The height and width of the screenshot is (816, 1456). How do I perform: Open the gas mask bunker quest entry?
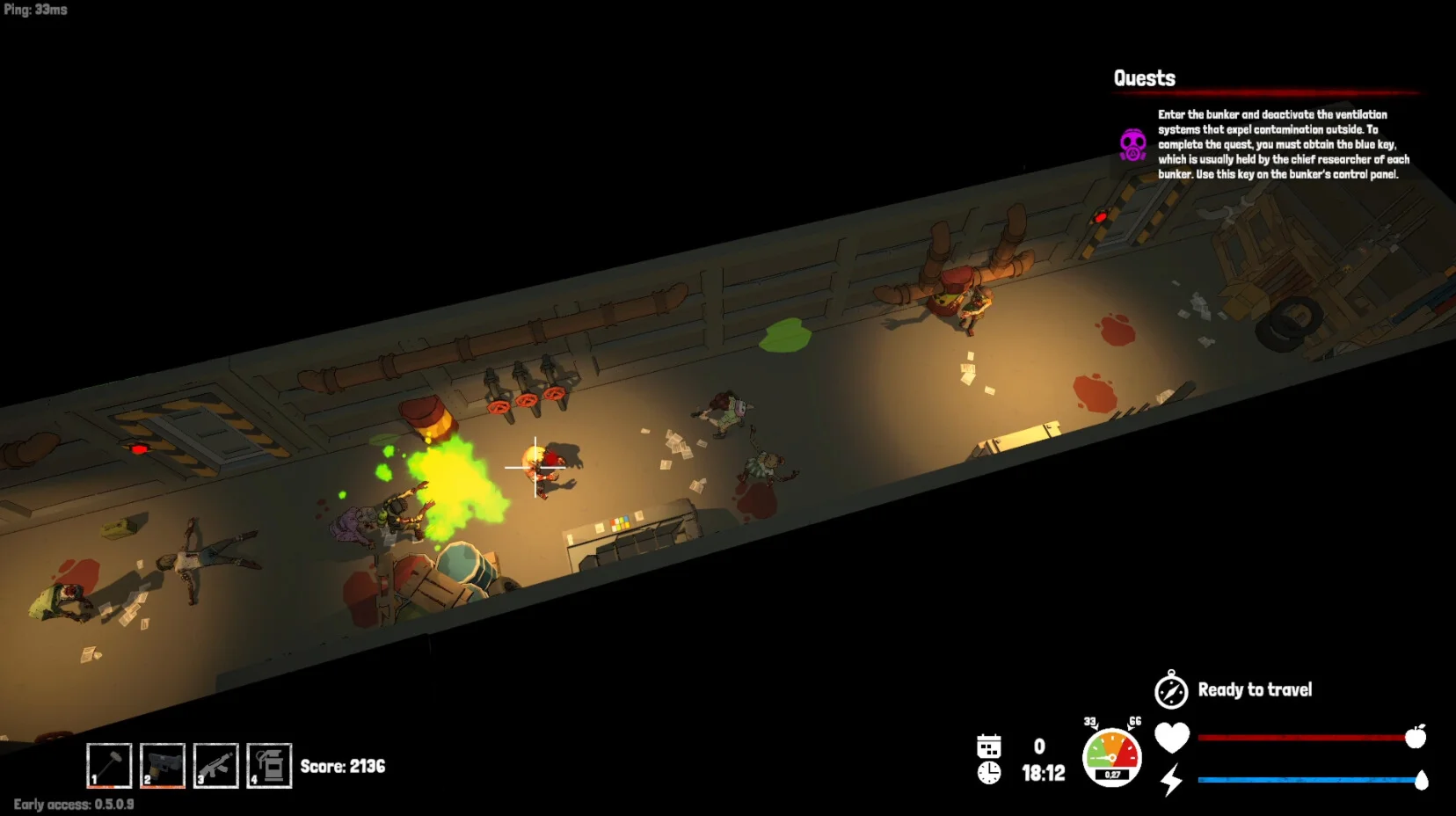[x=1133, y=145]
